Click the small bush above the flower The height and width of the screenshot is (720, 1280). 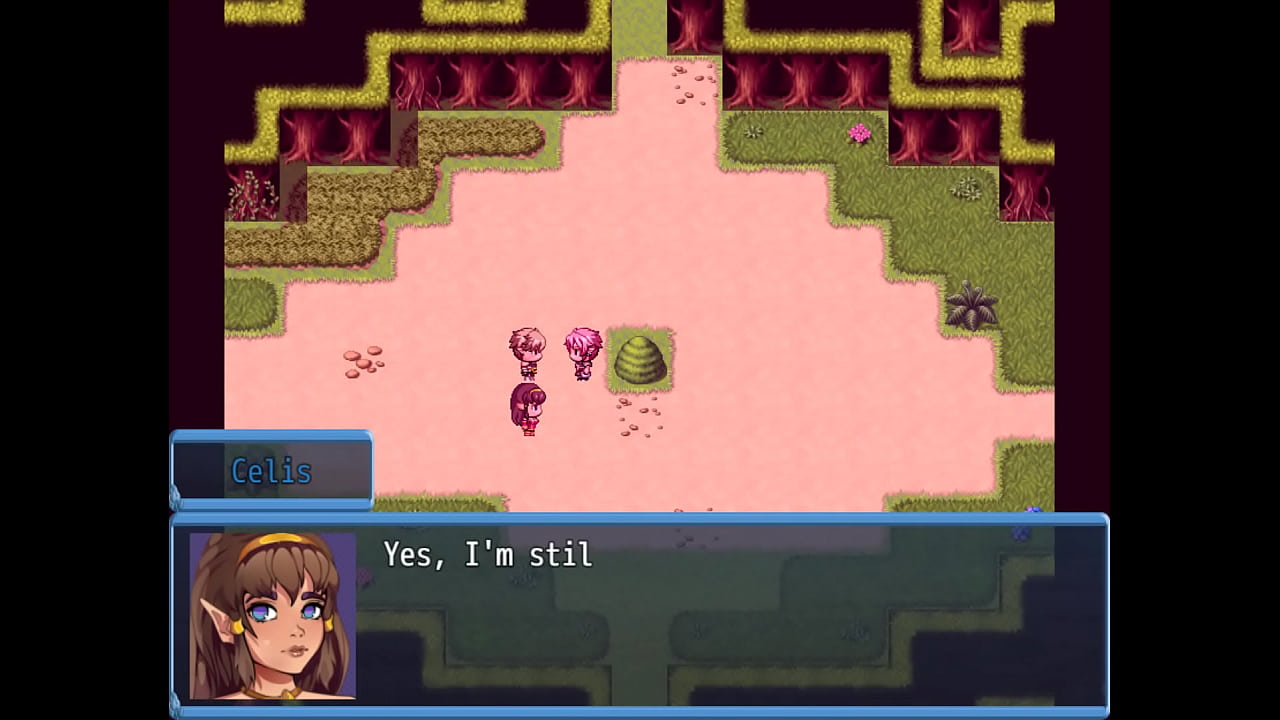pos(966,188)
